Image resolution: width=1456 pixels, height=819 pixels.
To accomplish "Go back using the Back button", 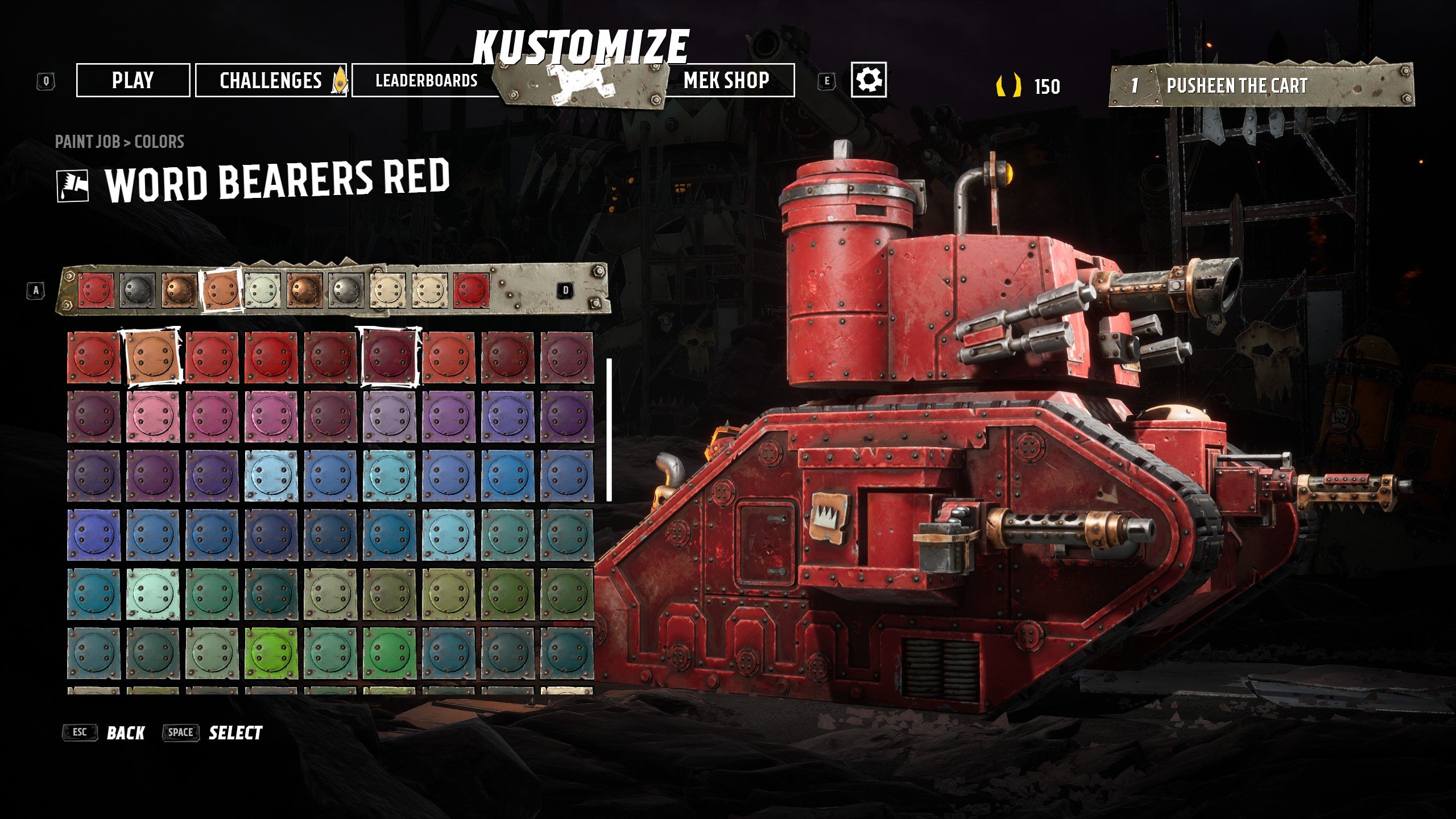I will [x=126, y=733].
